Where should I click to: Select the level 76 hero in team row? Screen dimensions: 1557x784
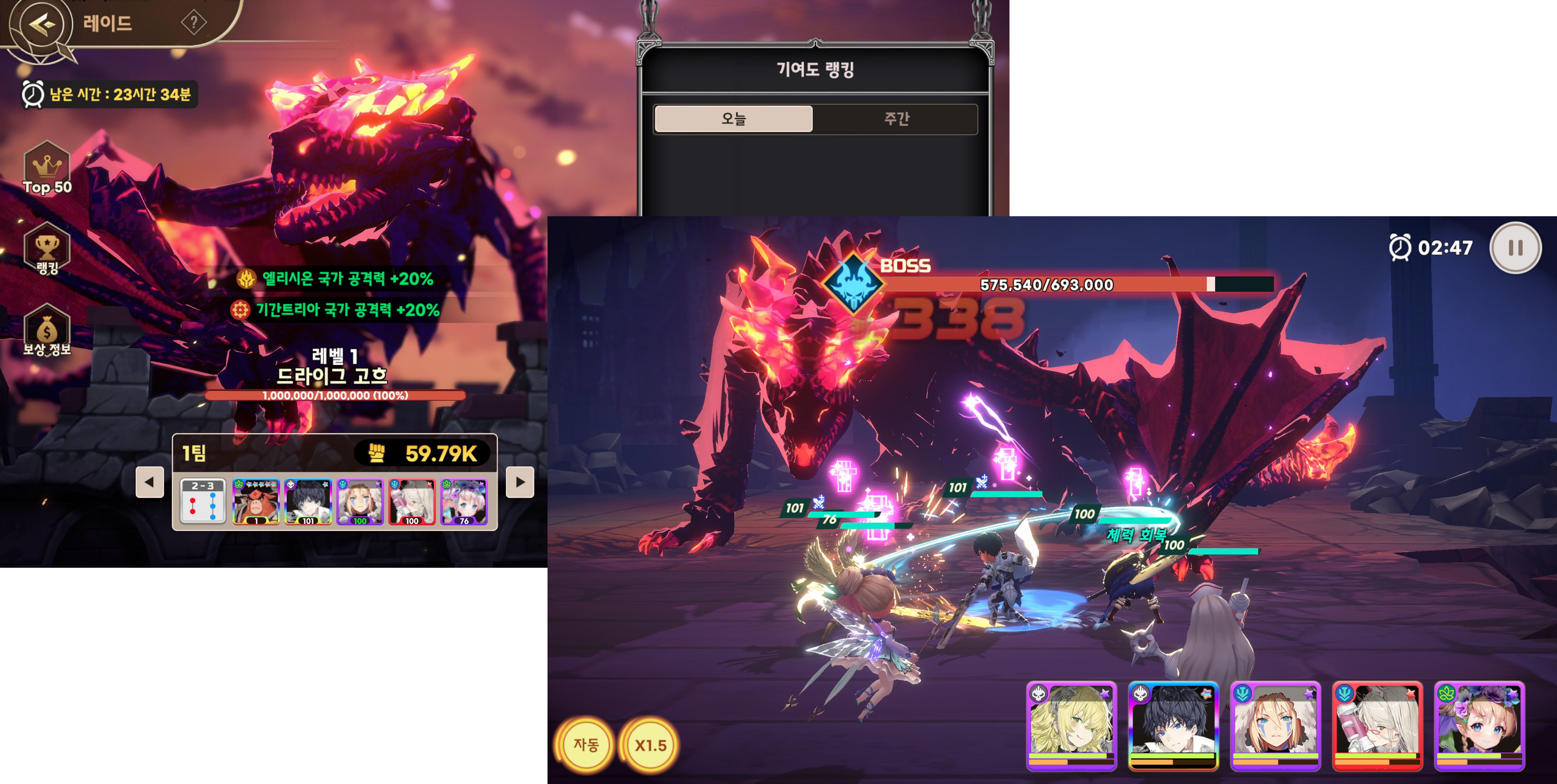pyautogui.click(x=464, y=501)
